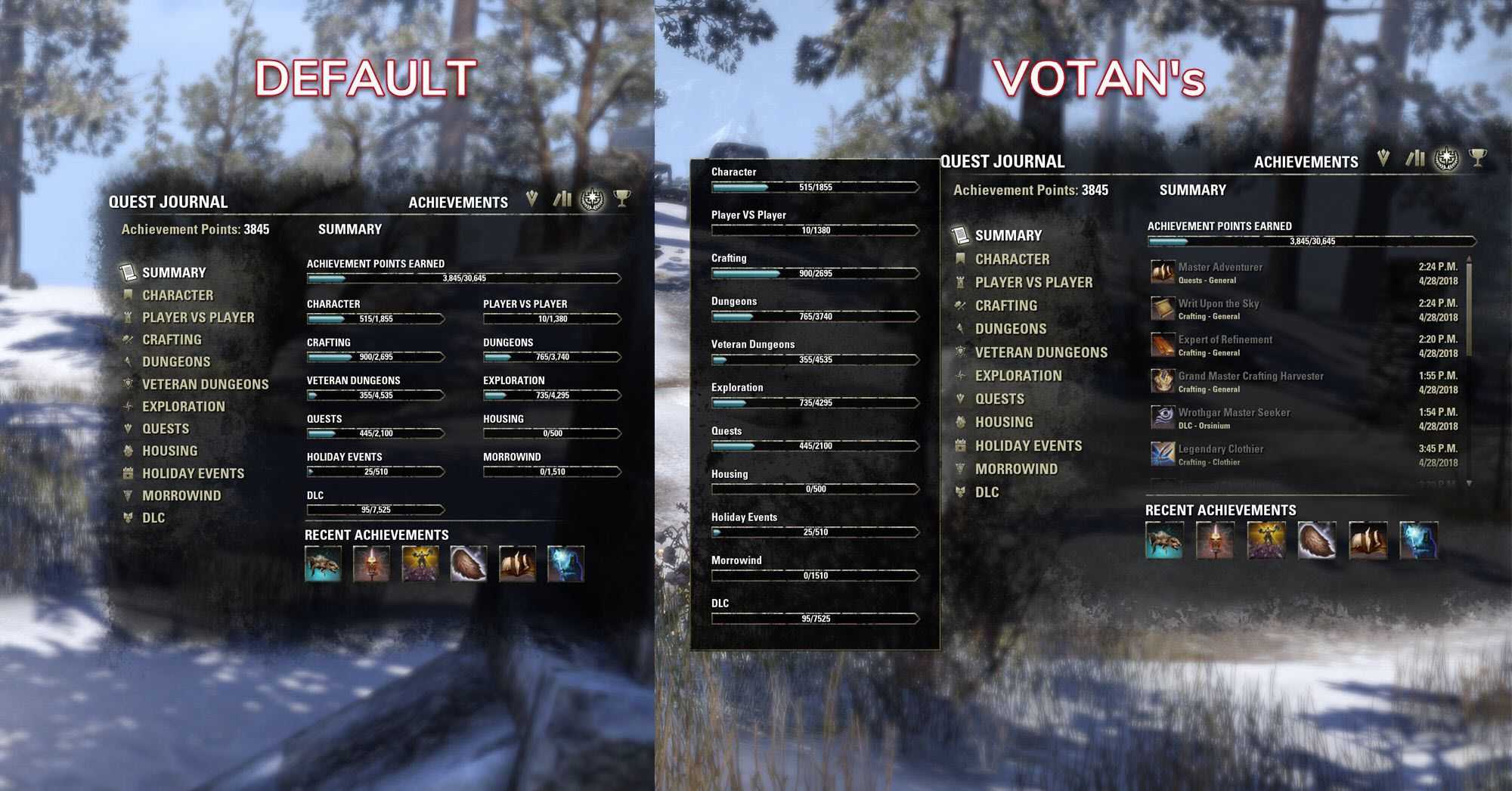Screen dimensions: 1512x791
Task: Select the torch recent achievement icon in VOTAN's panel
Action: click(x=1215, y=540)
